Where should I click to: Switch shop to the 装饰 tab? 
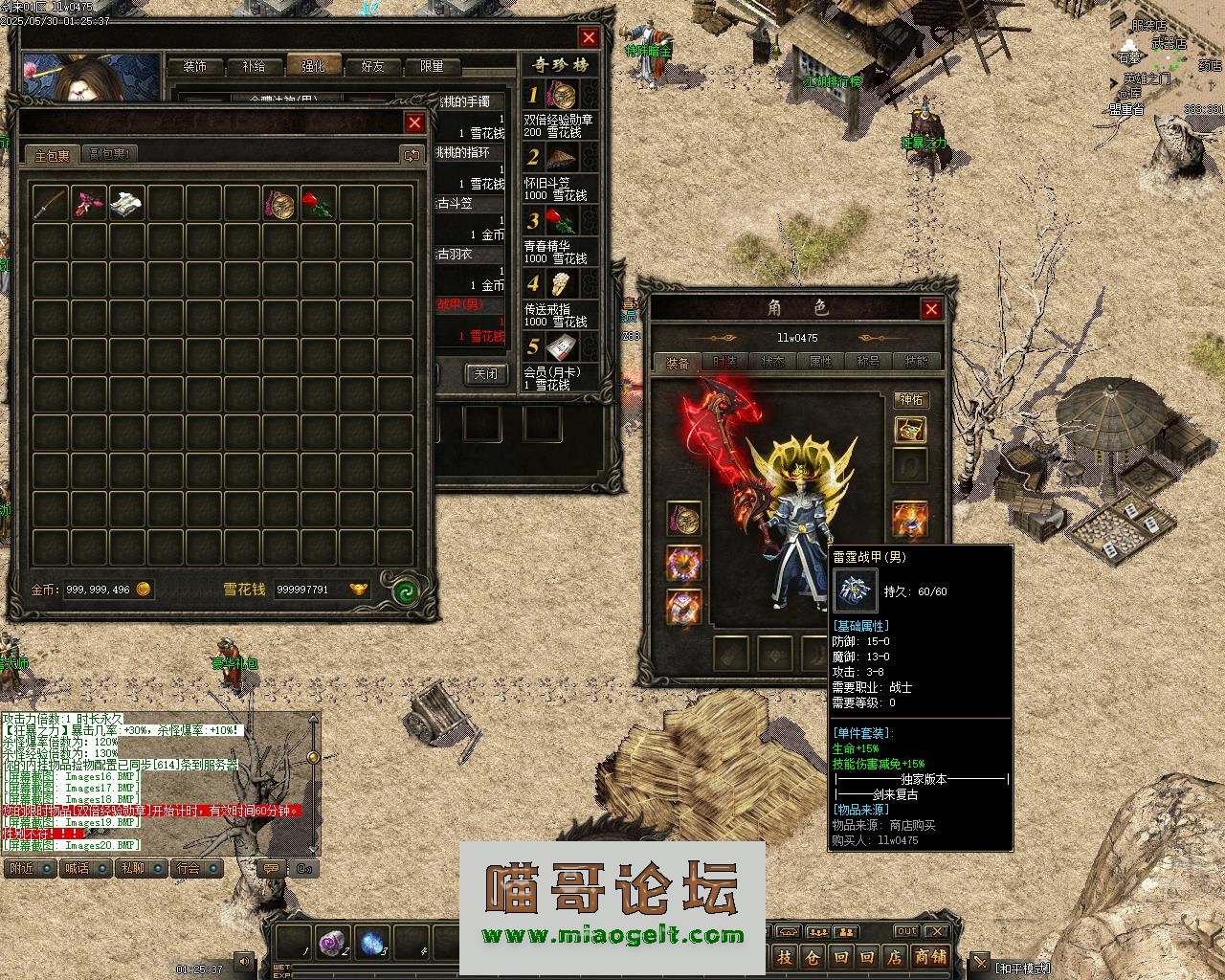coord(195,67)
